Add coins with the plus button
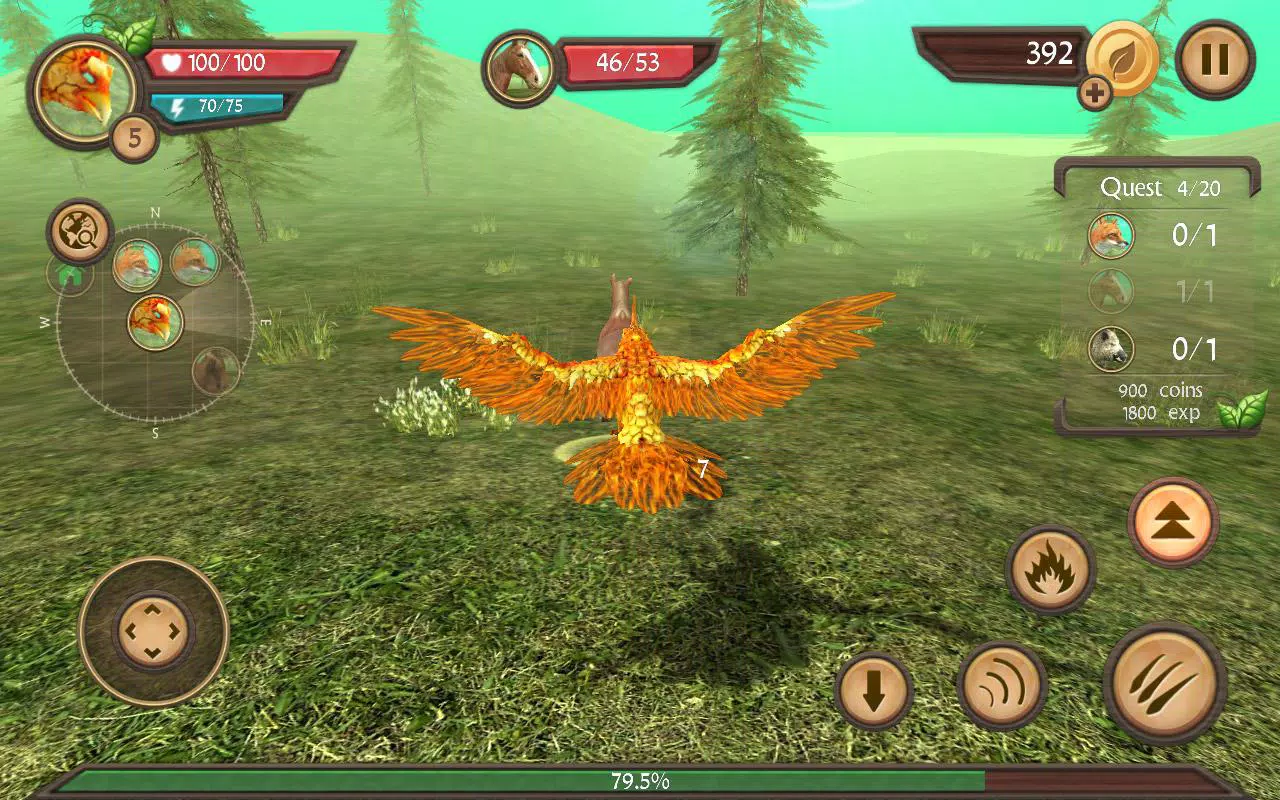This screenshot has height=800, width=1280. point(1096,93)
